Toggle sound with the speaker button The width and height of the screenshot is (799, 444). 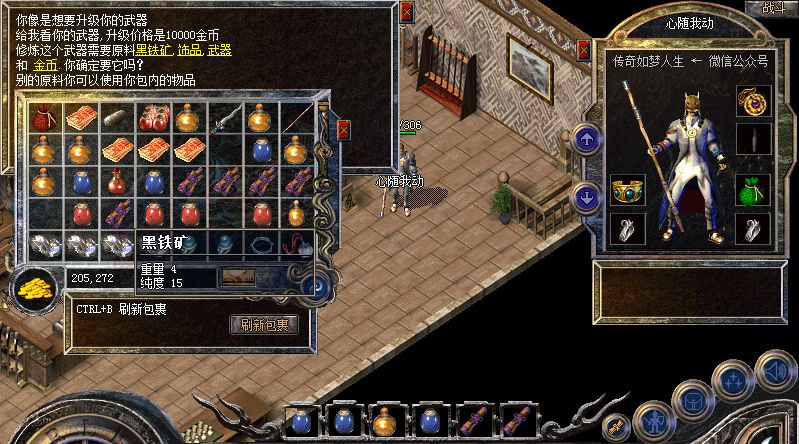point(774,371)
